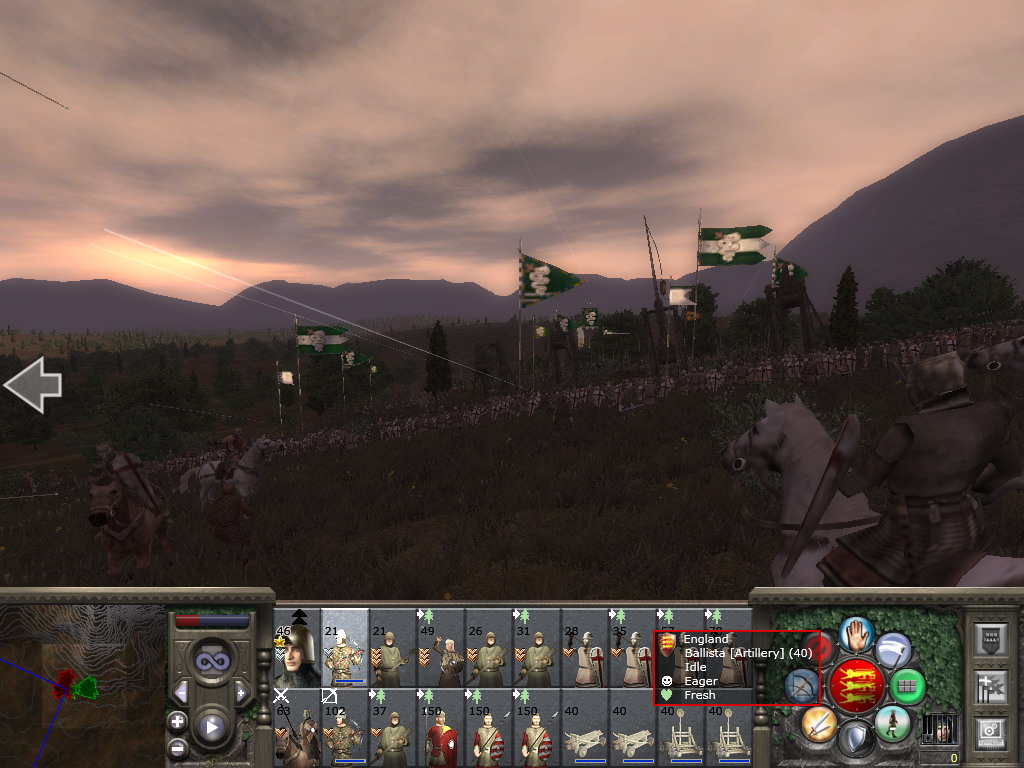Image resolution: width=1024 pixels, height=768 pixels.
Task: Click the scythe special ability button
Action: pyautogui.click(x=893, y=650)
